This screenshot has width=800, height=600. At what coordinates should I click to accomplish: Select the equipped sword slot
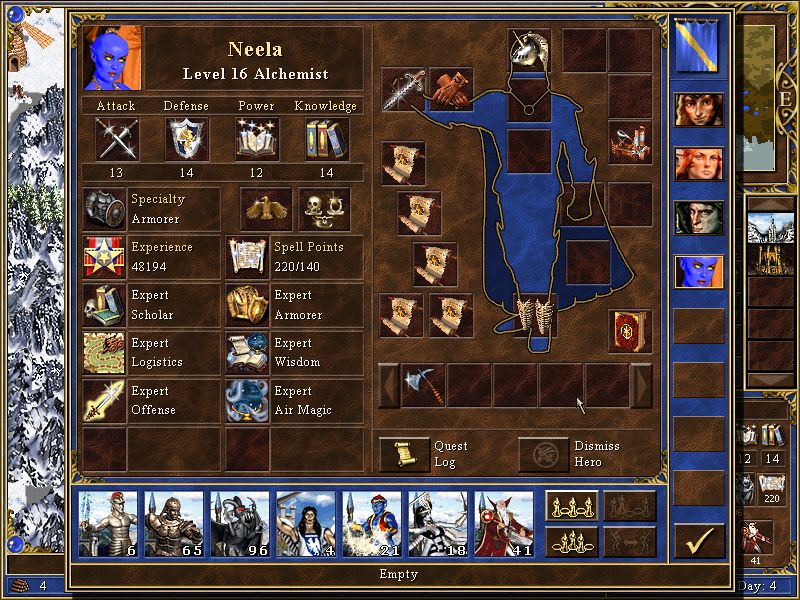coord(404,90)
